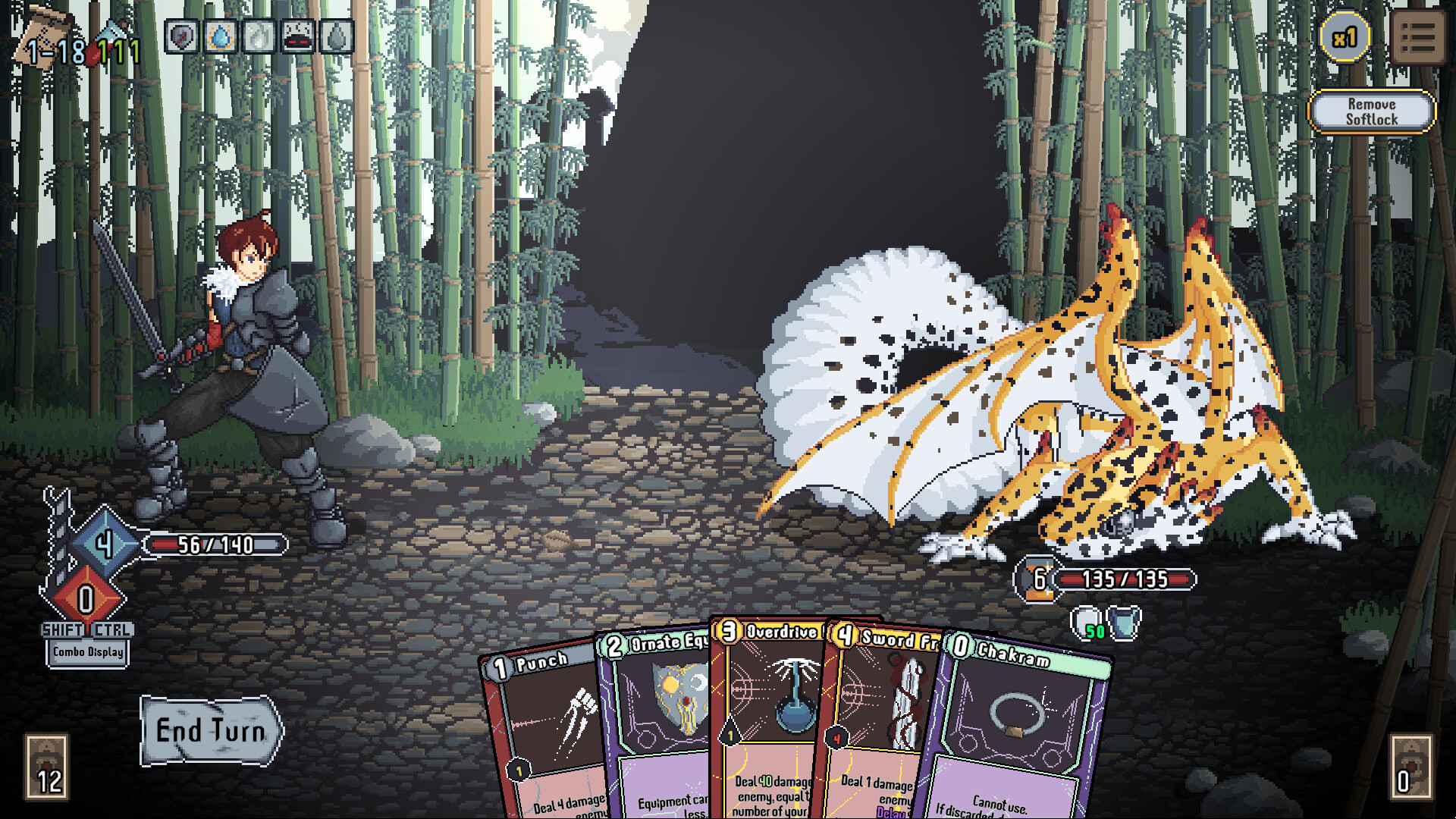Click the dragon's block shield icon showing 50
The width and height of the screenshot is (1456, 819).
1087,624
